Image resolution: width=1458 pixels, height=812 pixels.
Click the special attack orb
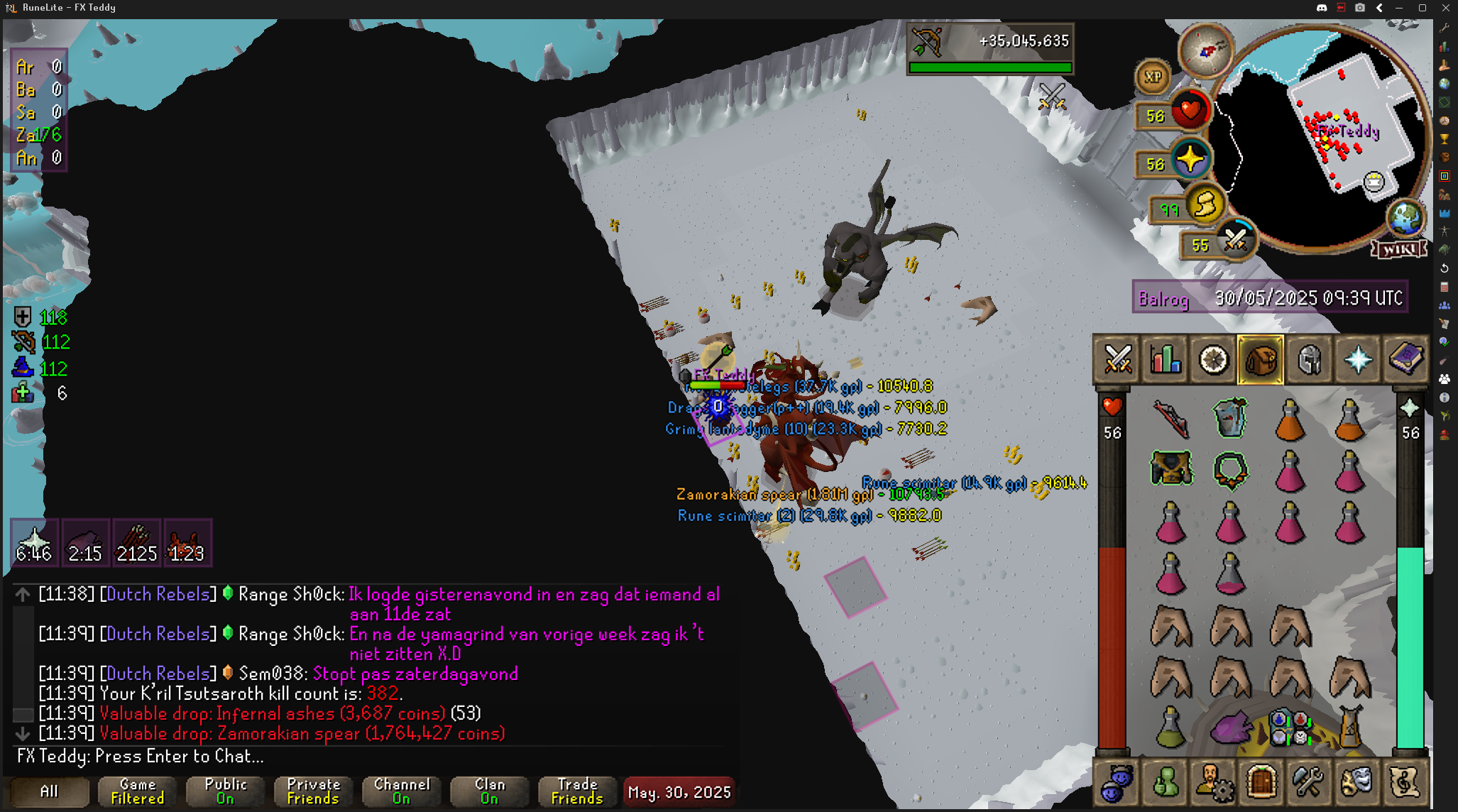[1236, 240]
